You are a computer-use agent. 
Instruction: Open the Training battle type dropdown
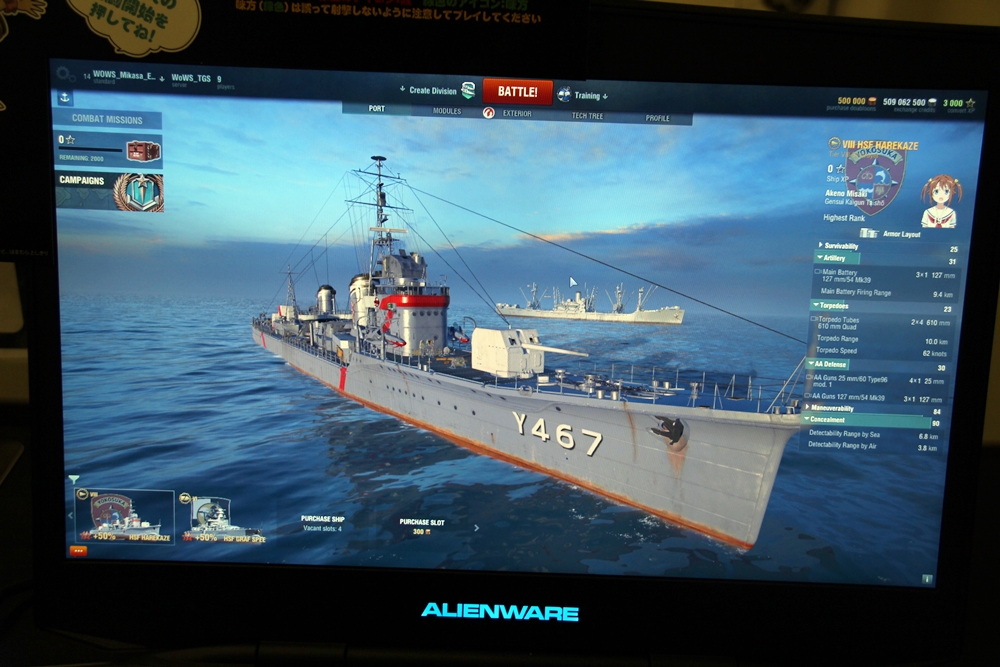coord(584,96)
